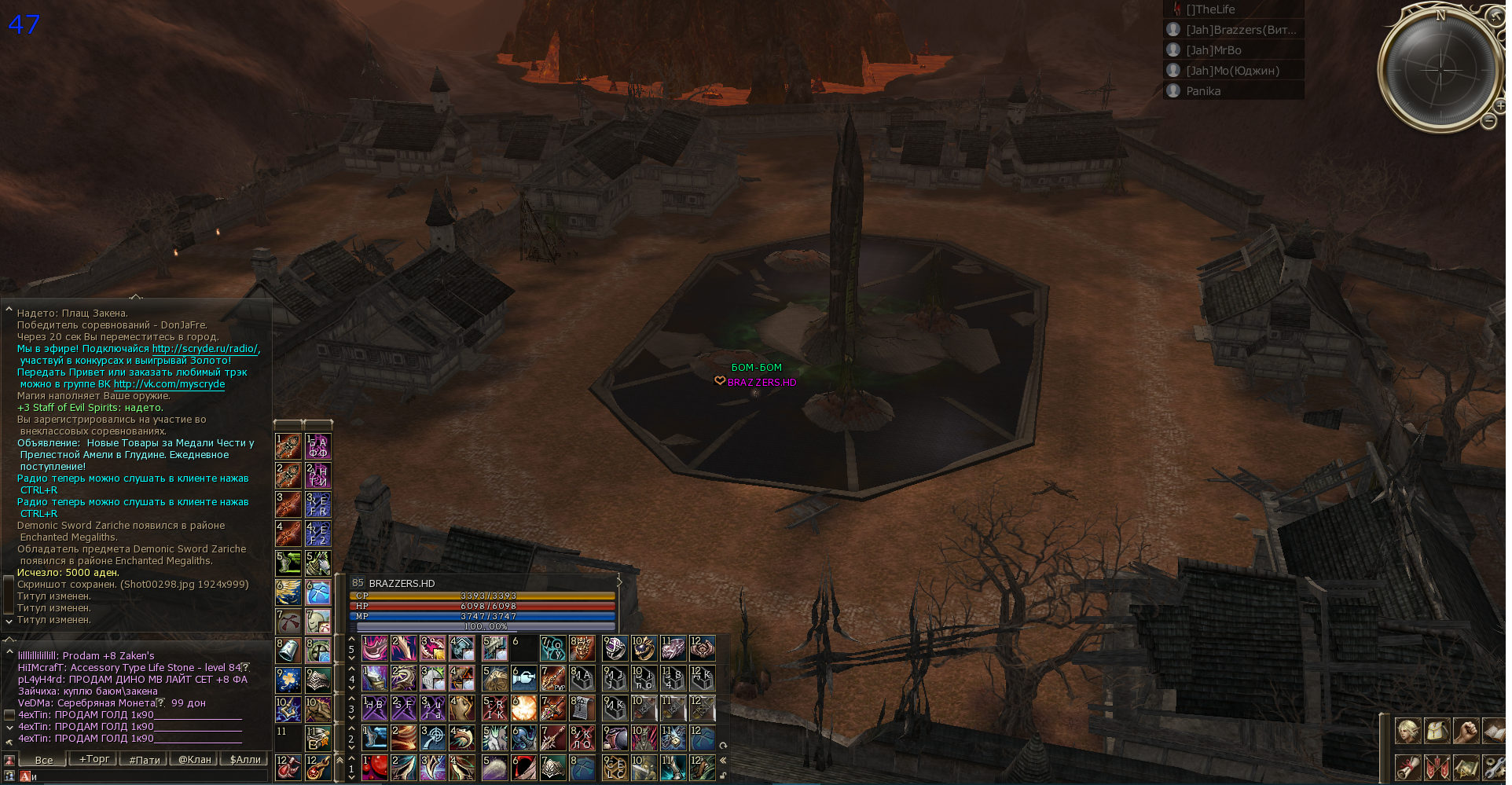
Task: Open the wrench-and-gears system menu icon
Action: coord(1494,766)
